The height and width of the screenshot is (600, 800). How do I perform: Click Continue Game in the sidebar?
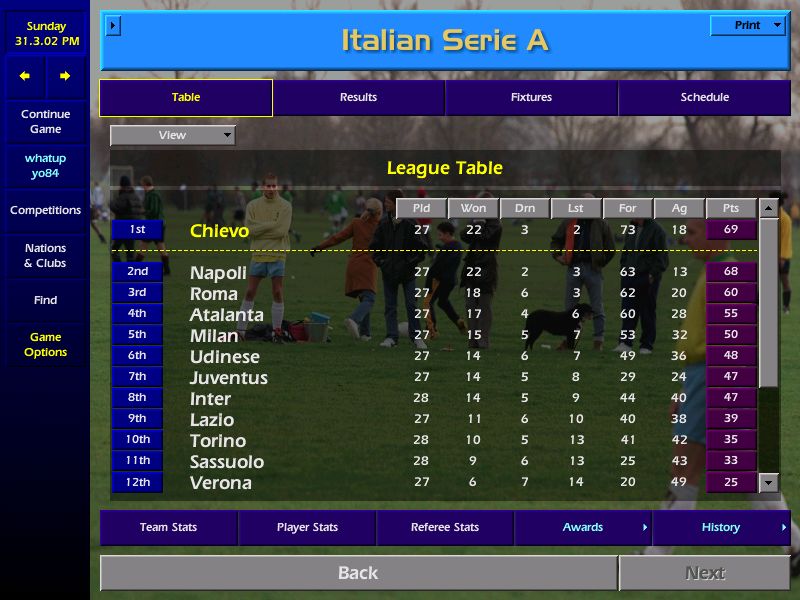coord(45,122)
